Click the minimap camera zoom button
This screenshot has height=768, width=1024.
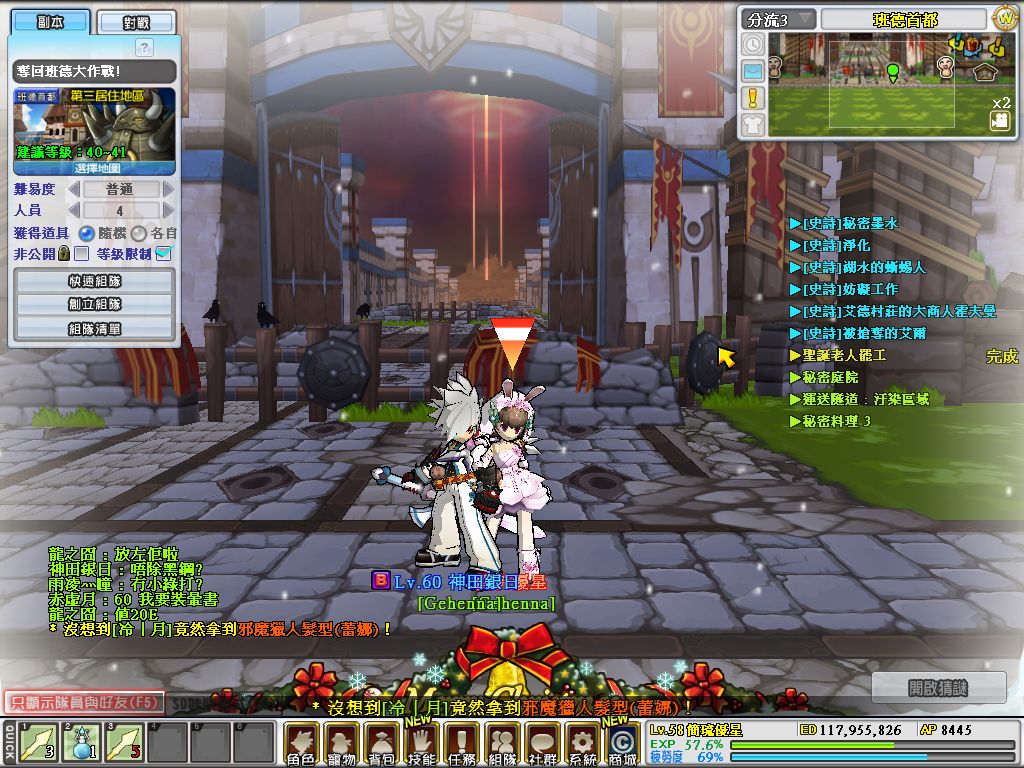(x=999, y=120)
